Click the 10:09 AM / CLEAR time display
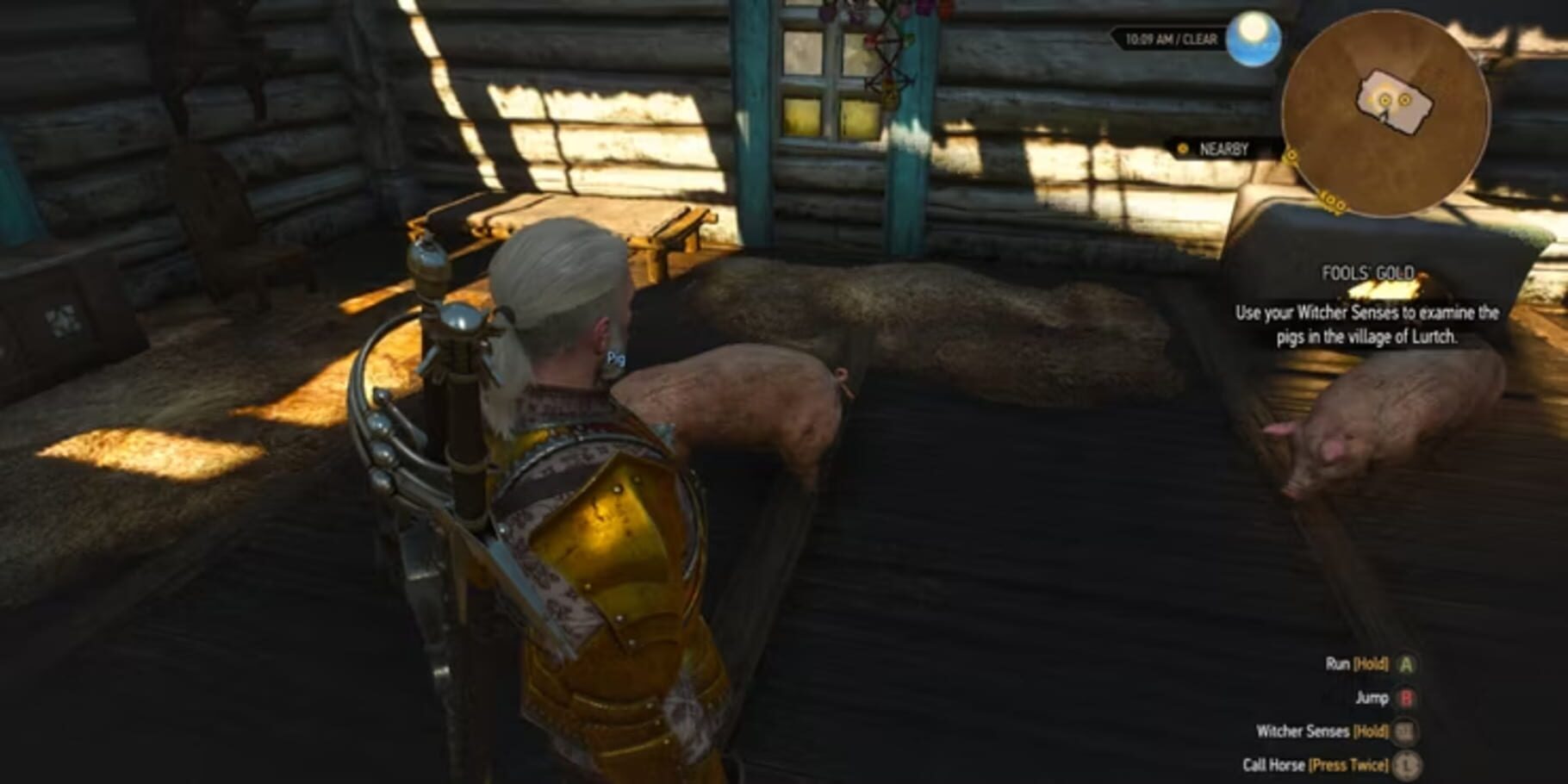Screen dimensions: 1568x784 click(1172, 37)
